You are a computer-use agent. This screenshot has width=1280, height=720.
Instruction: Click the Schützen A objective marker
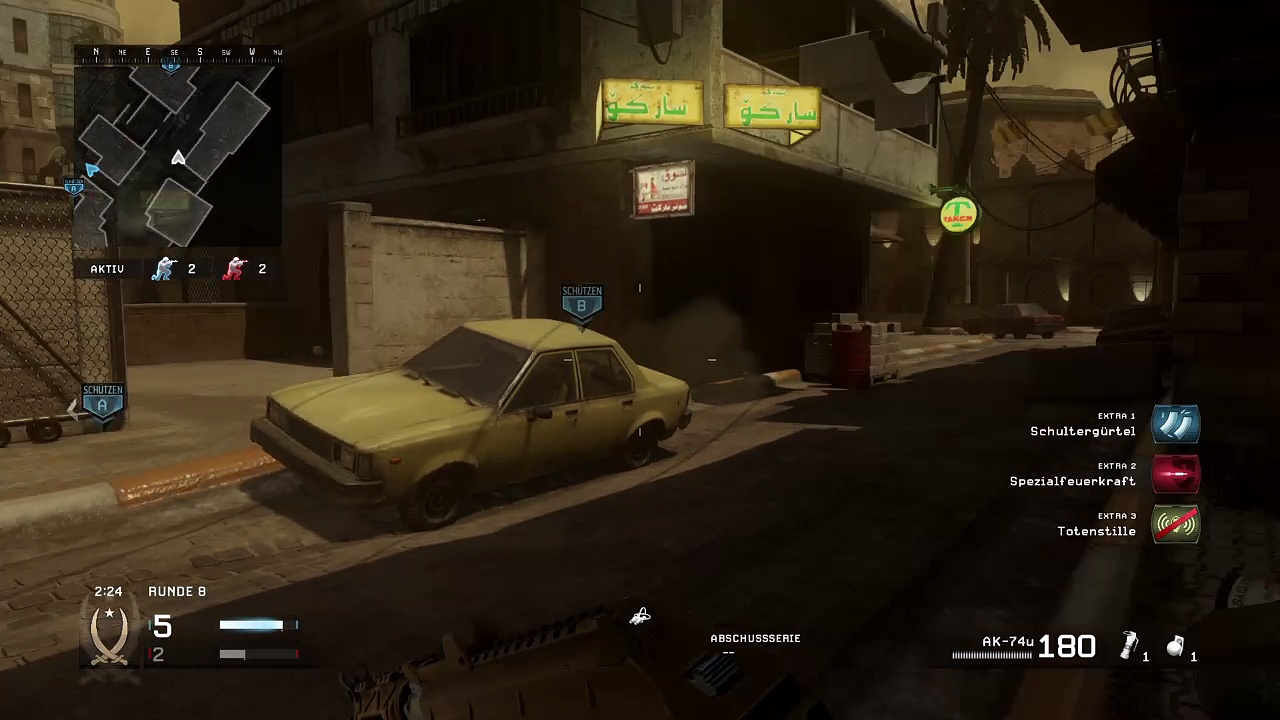(102, 402)
